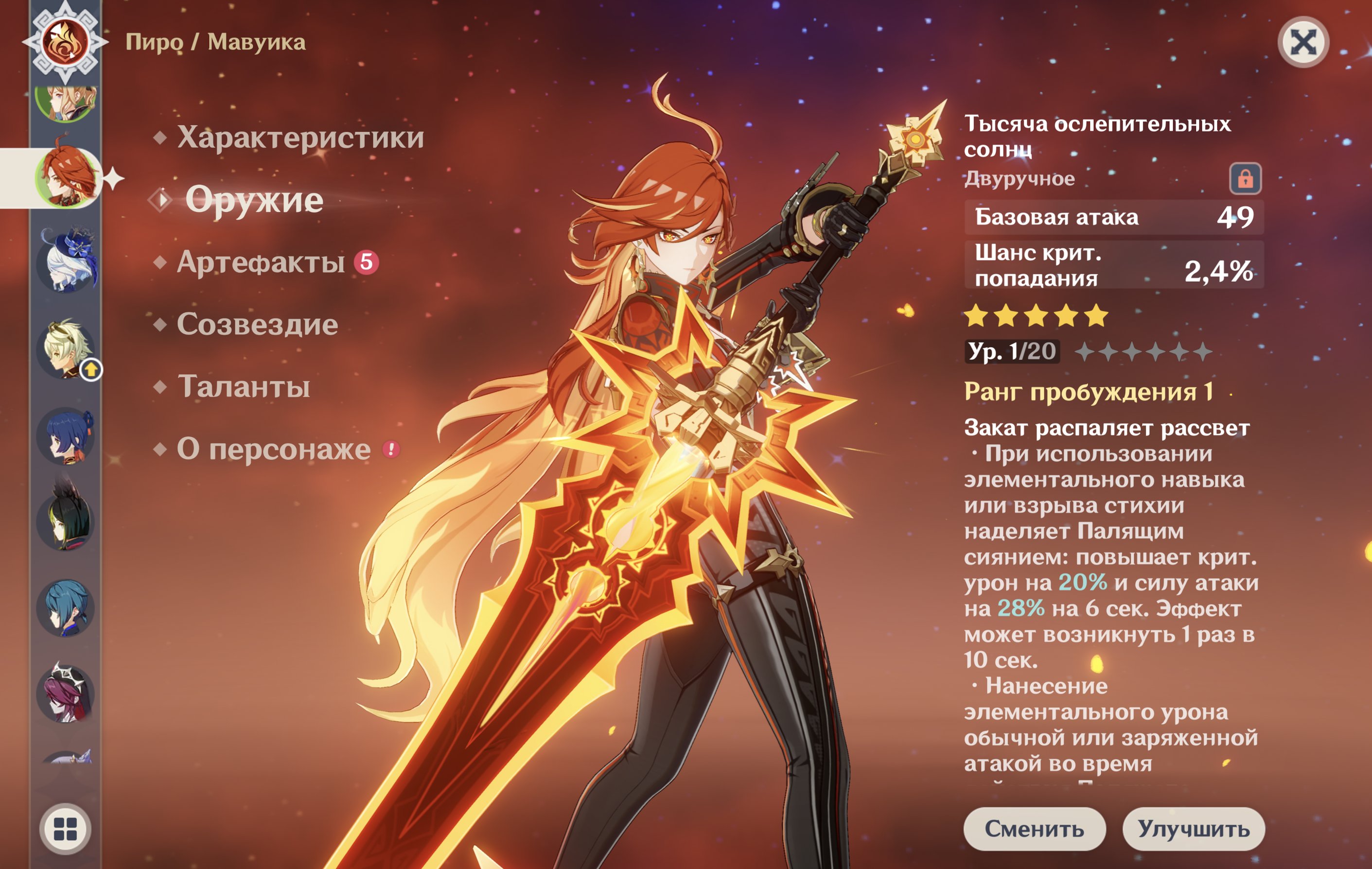Choose the teal-haired character portrait
Screen dimensions: 1372x869
[66, 608]
